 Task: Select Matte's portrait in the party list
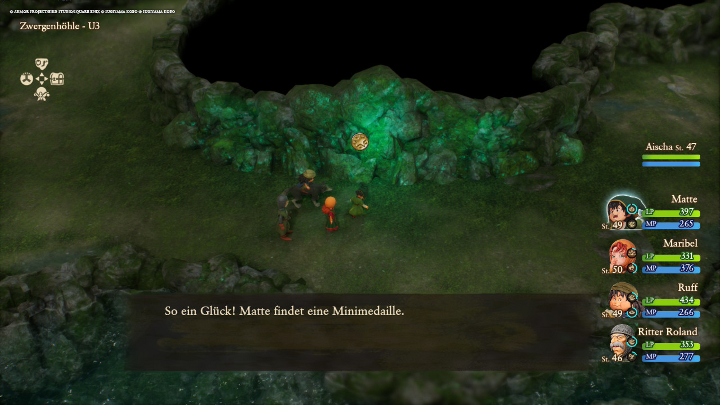(x=619, y=211)
